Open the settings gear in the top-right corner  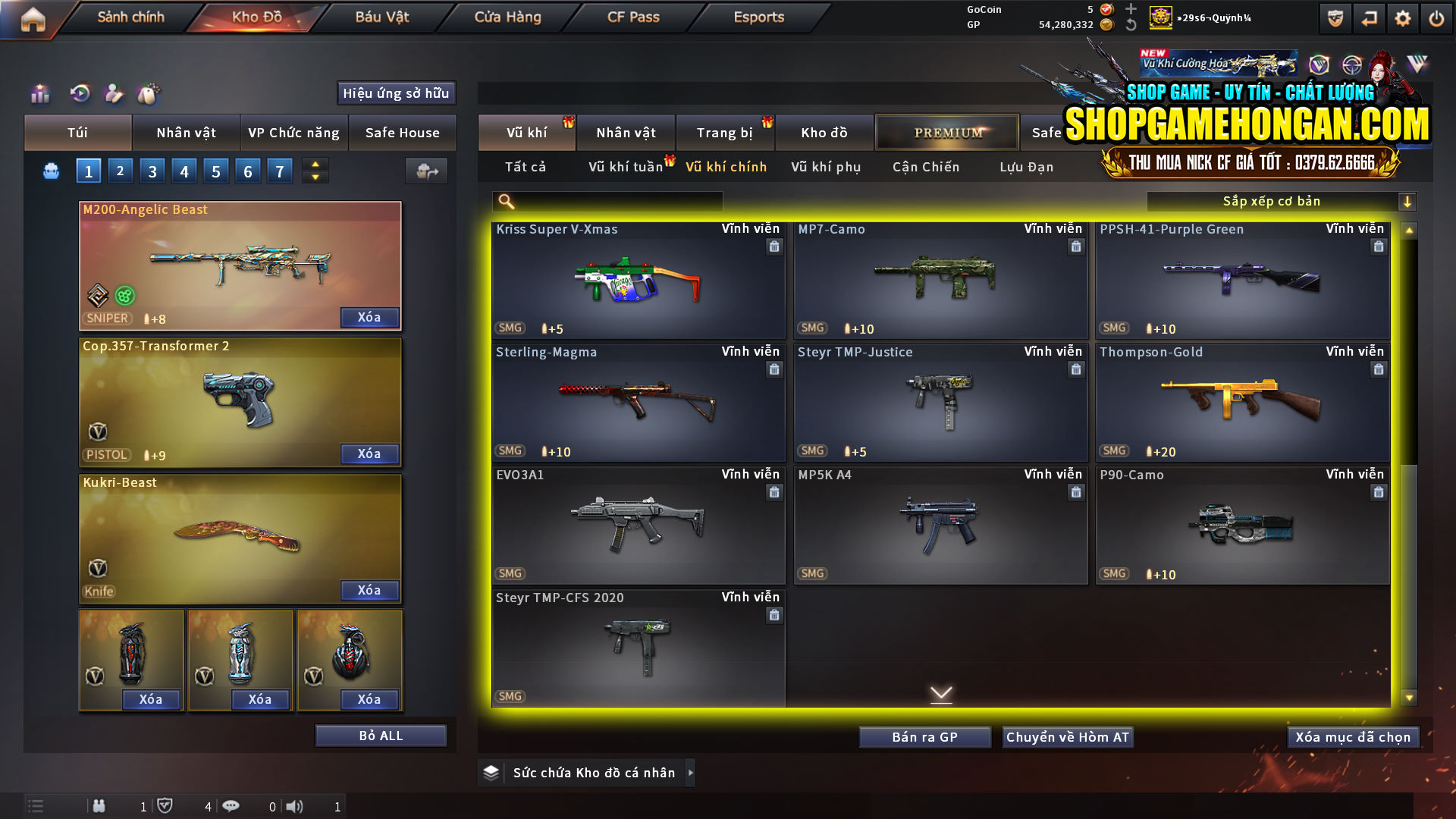pyautogui.click(x=1404, y=17)
